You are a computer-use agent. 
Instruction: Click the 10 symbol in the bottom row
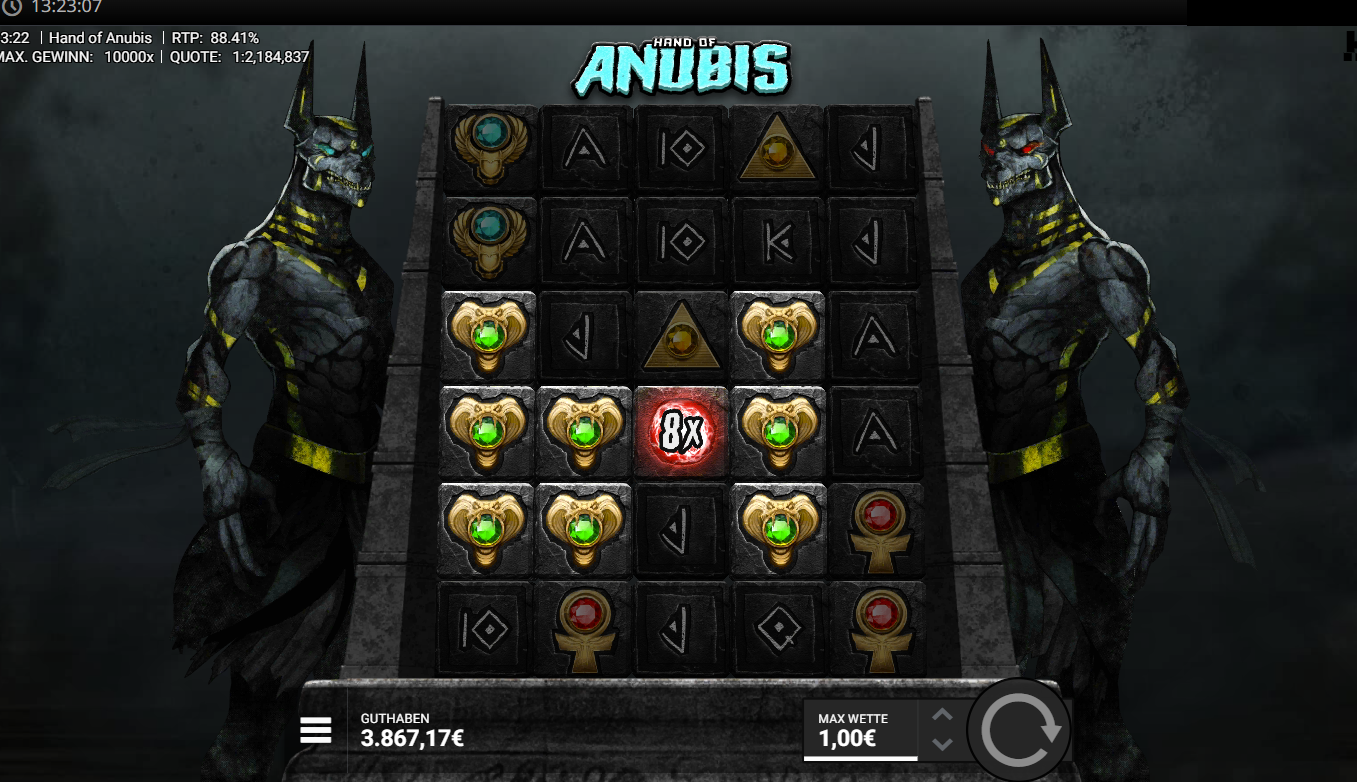487,625
